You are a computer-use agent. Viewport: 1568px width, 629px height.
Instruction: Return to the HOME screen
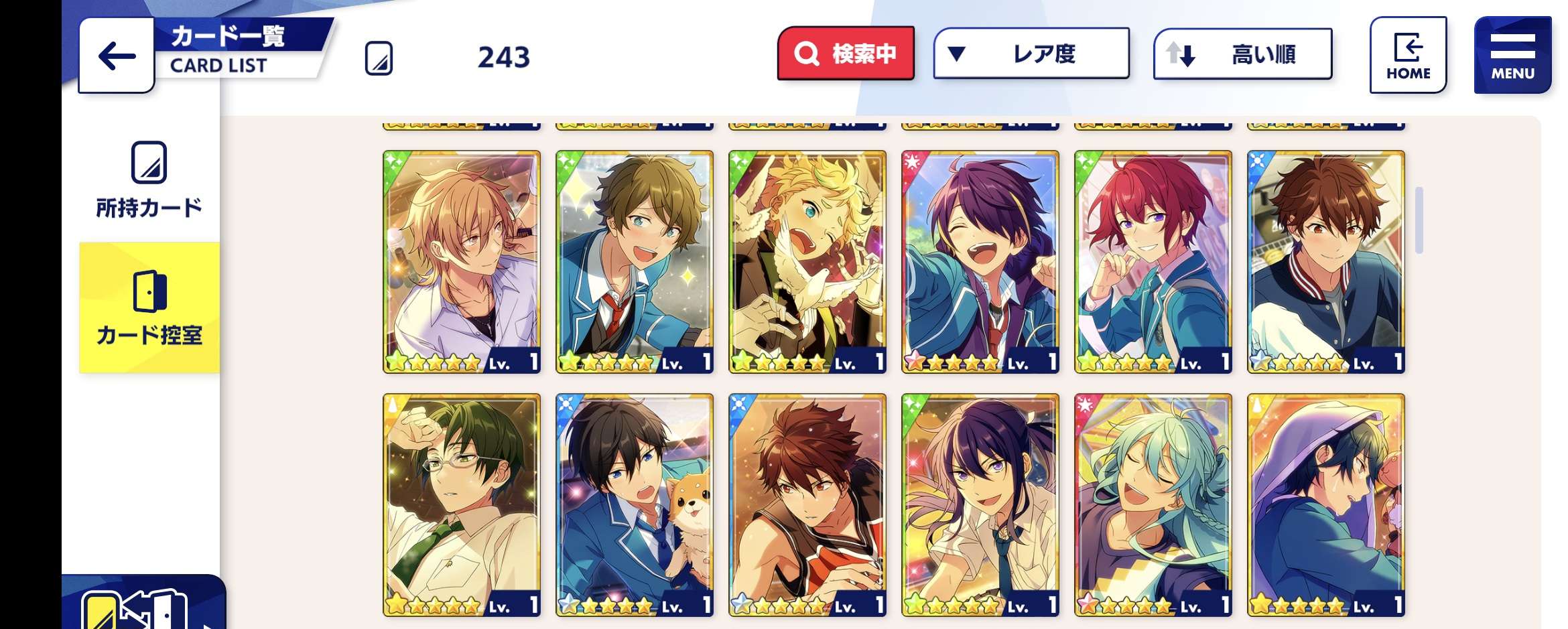1408,56
